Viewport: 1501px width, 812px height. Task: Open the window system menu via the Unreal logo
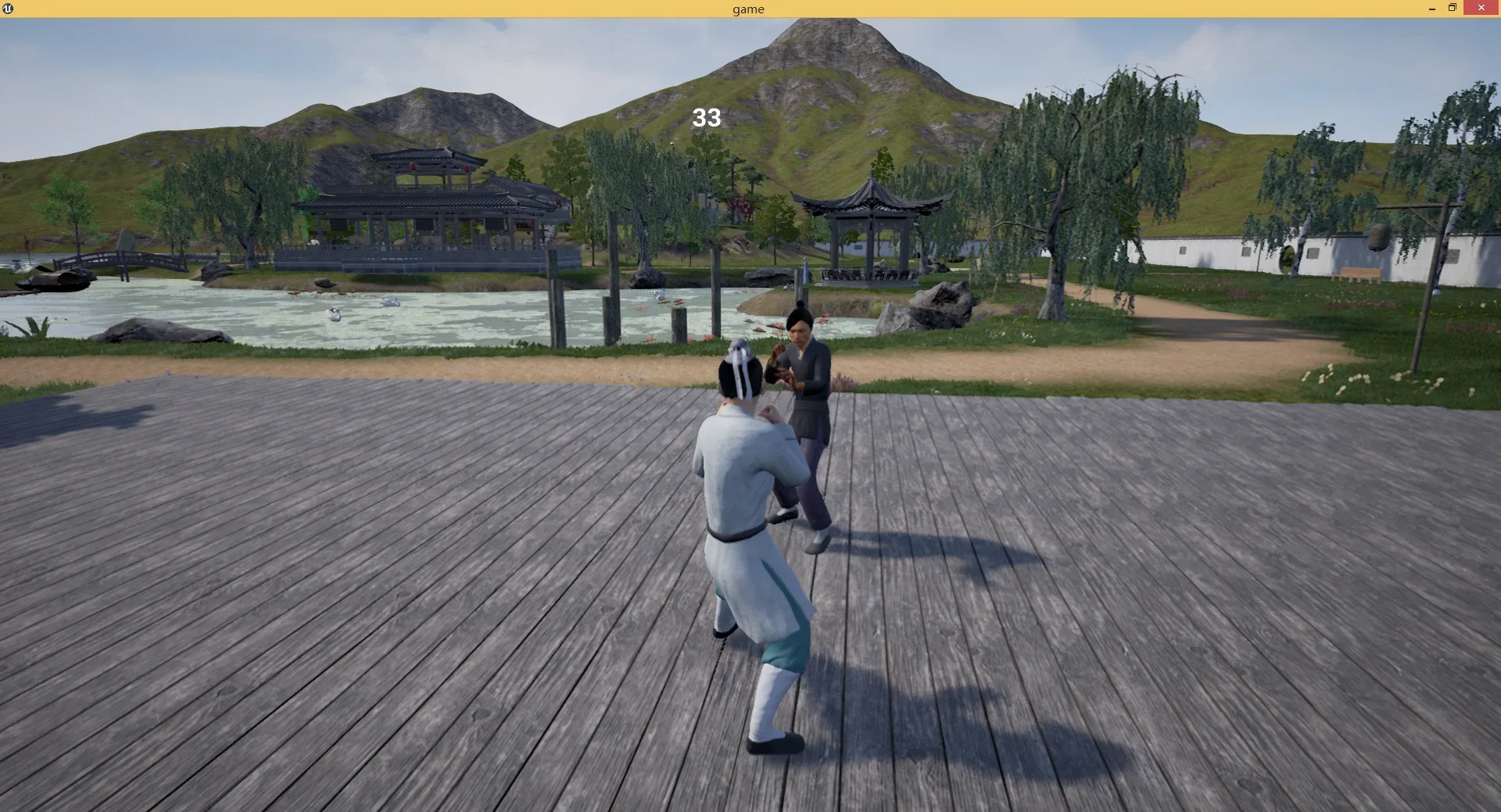(8, 8)
